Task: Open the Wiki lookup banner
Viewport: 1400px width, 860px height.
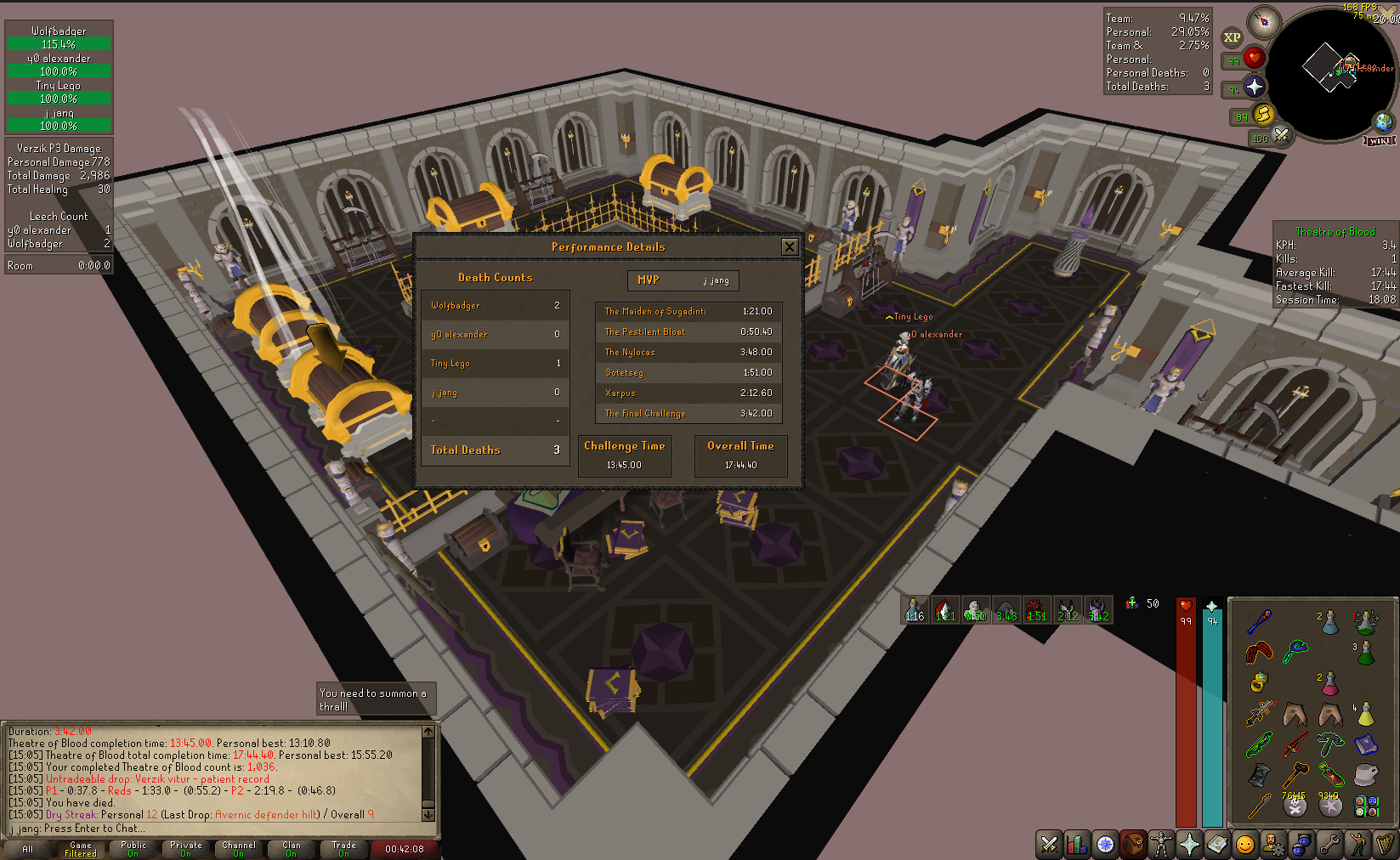Action: 1380,140
